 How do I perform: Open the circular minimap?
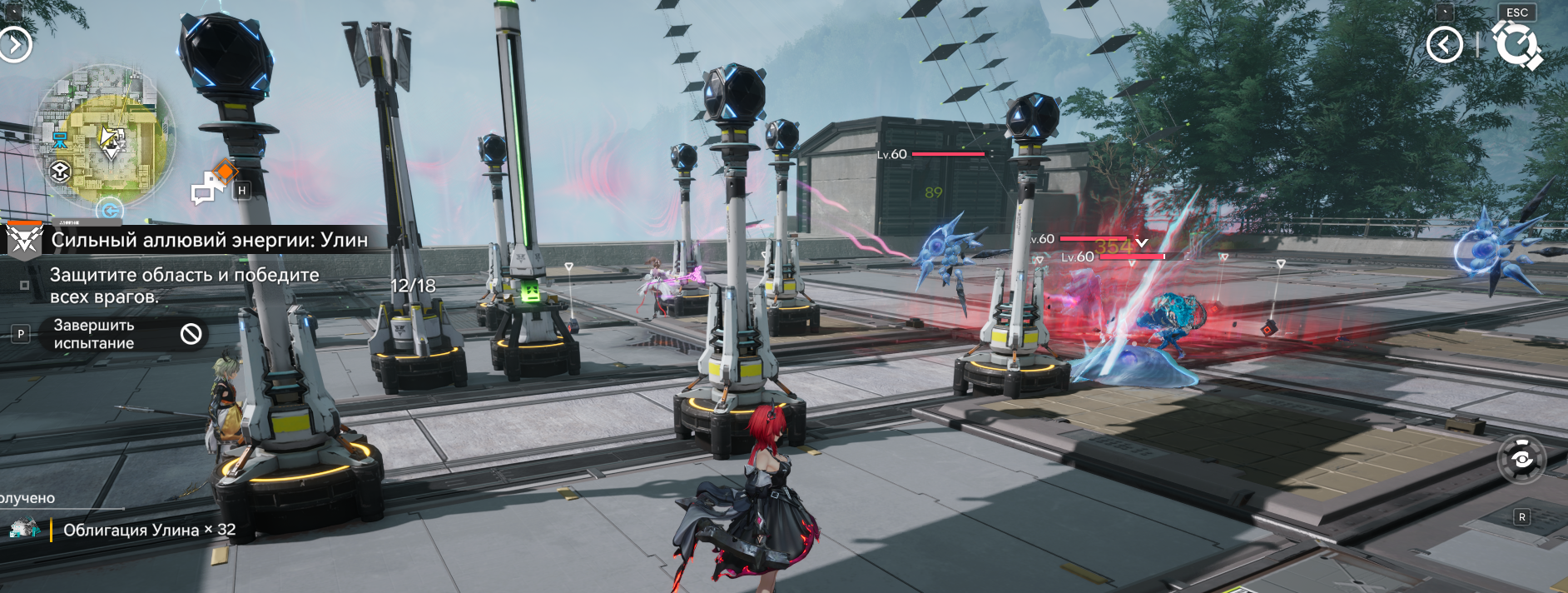(x=103, y=137)
